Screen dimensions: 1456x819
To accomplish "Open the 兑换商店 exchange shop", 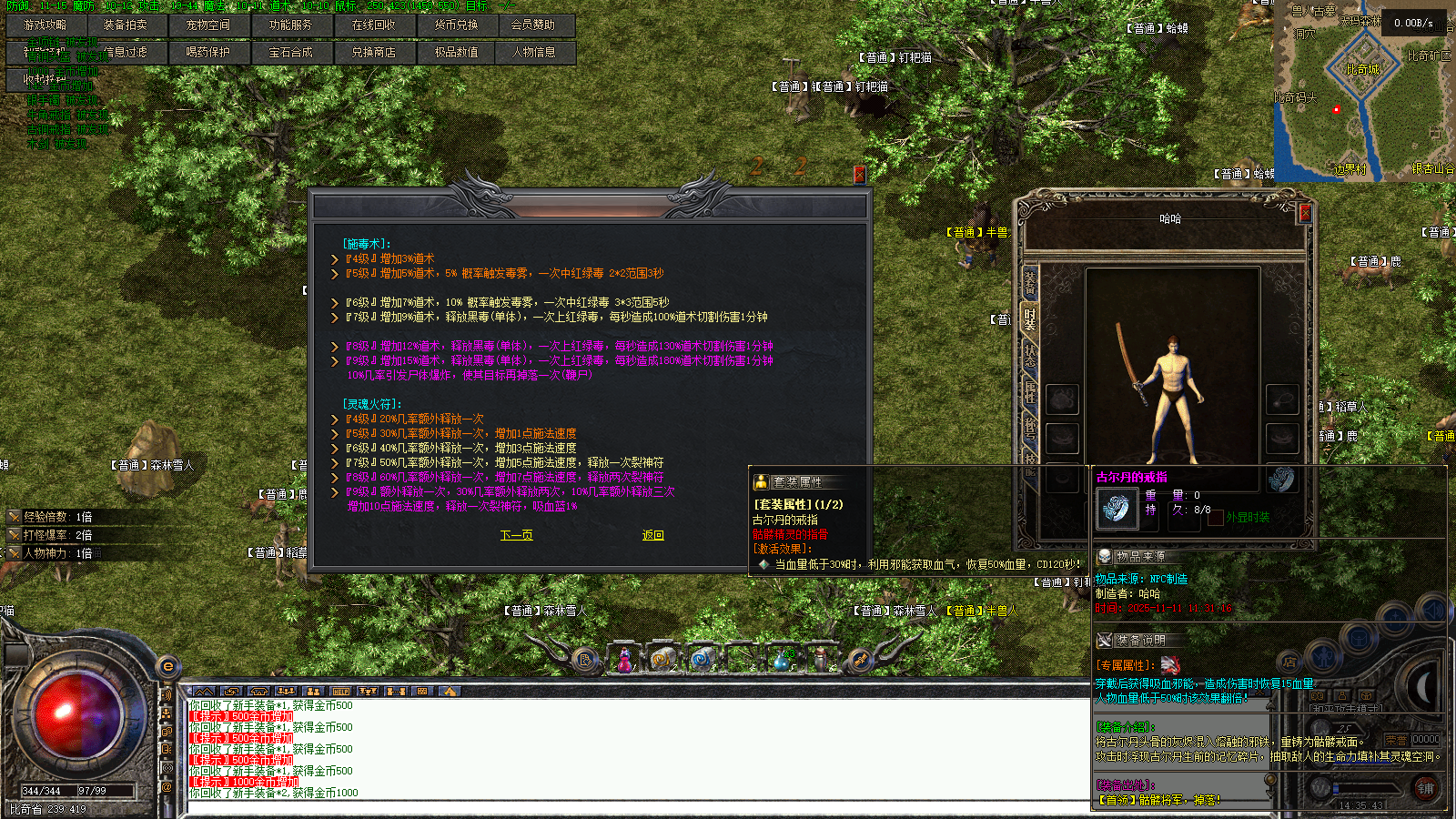I will (374, 53).
